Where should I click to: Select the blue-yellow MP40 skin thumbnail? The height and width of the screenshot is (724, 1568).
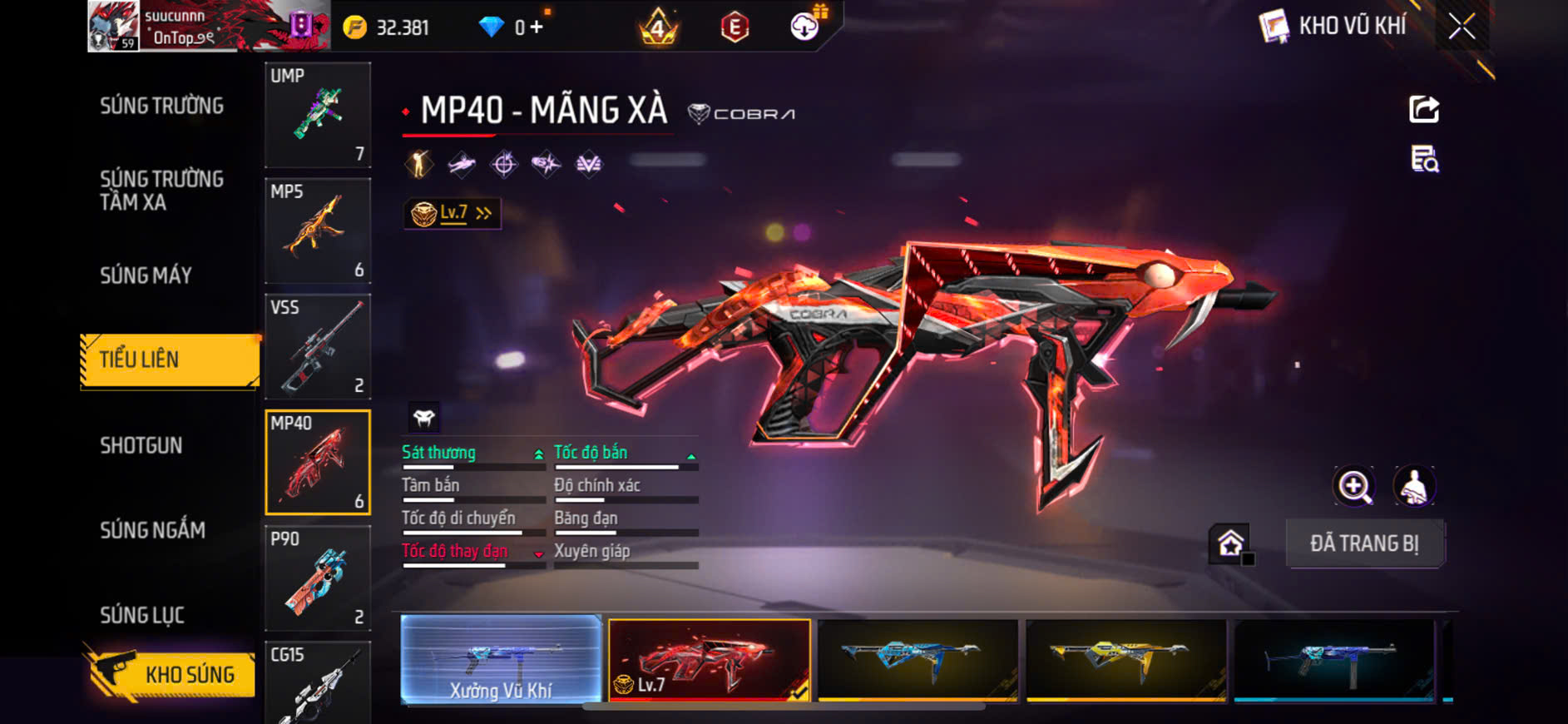pos(918,660)
